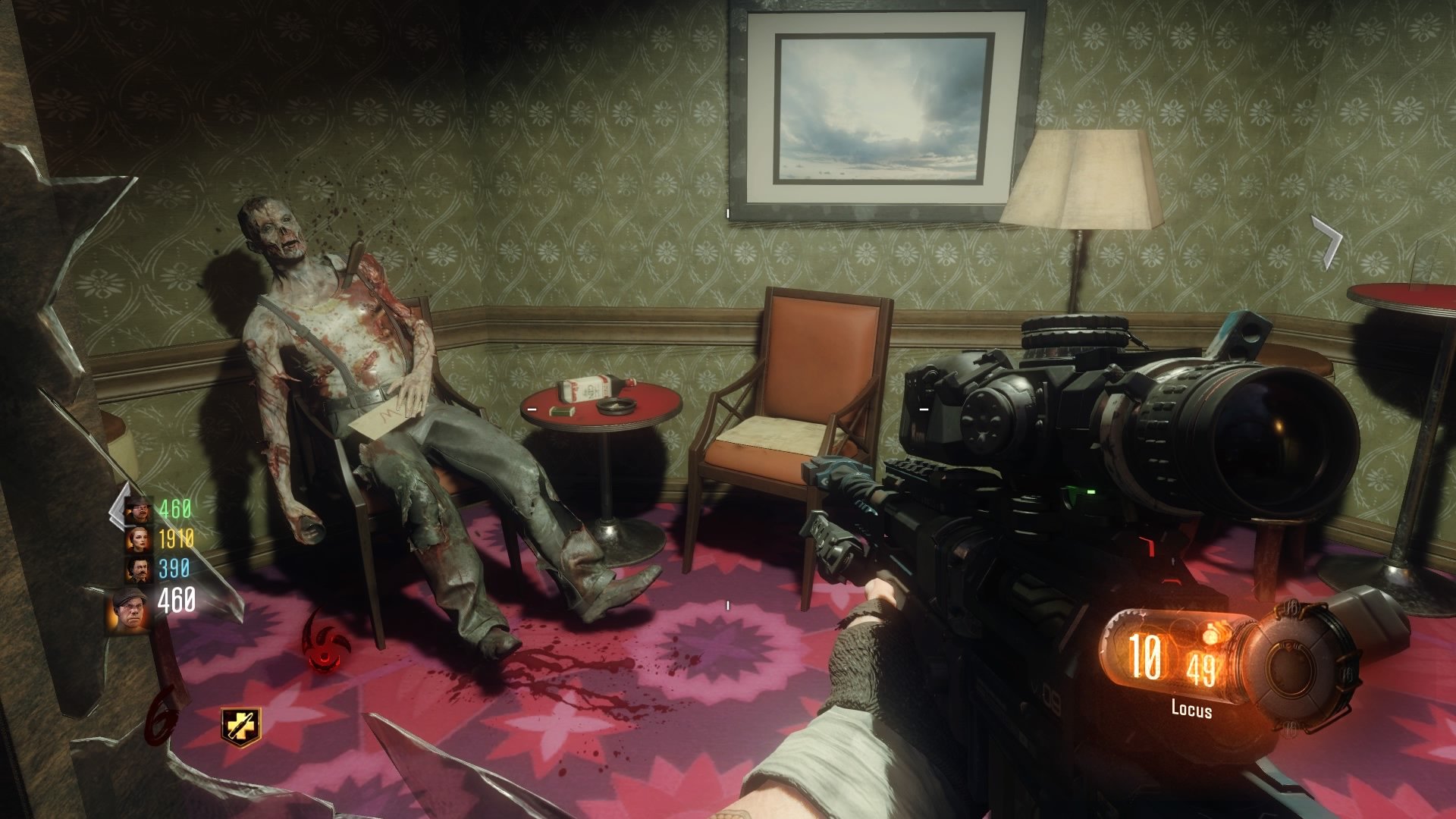The image size is (1456, 819).
Task: Click the bottom crosshair reticle marker
Action: click(730, 604)
